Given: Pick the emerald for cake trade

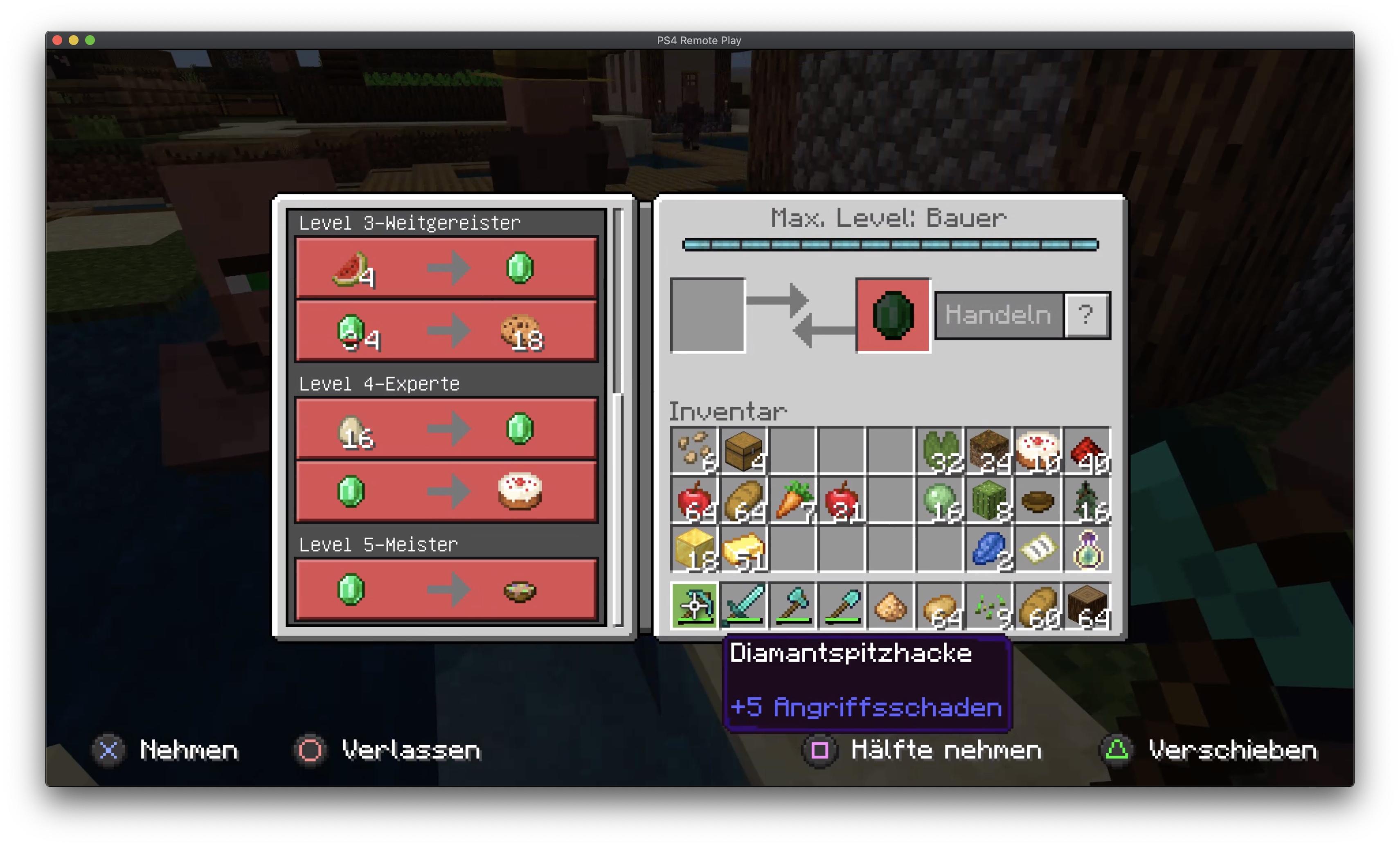Looking at the screenshot, I should tap(446, 491).
